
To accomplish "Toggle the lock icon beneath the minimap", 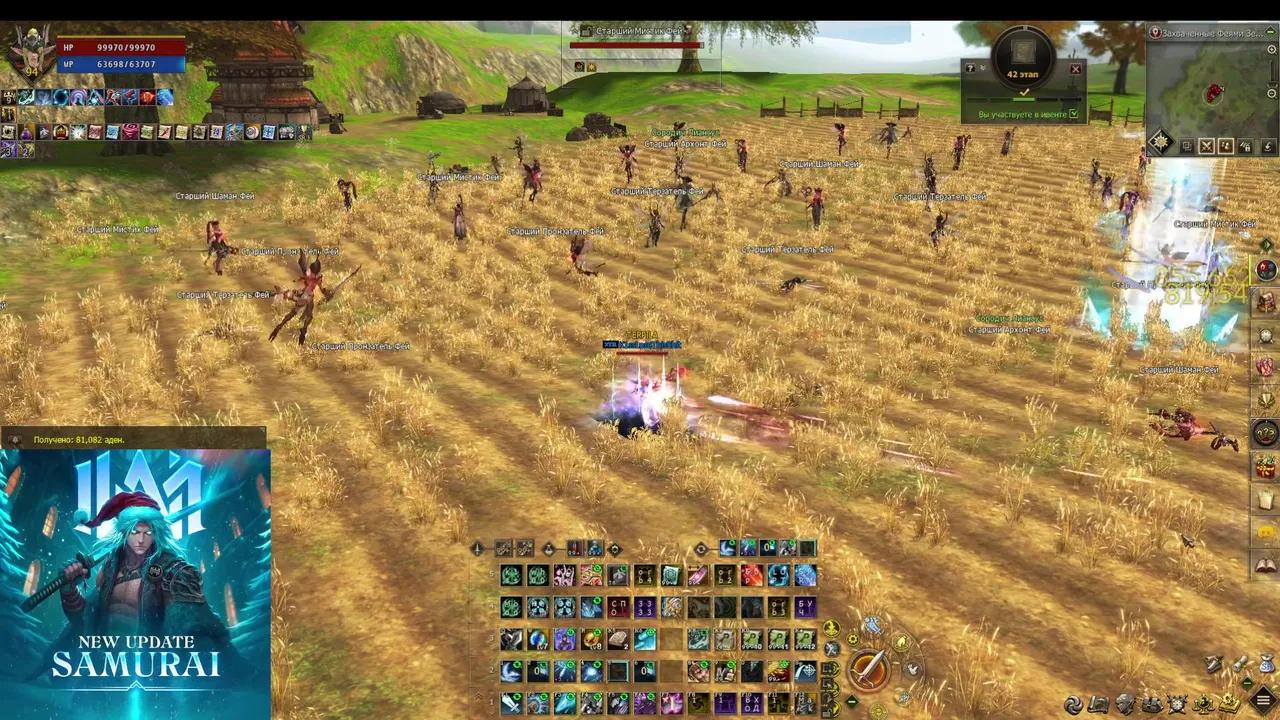I will click(1245, 146).
